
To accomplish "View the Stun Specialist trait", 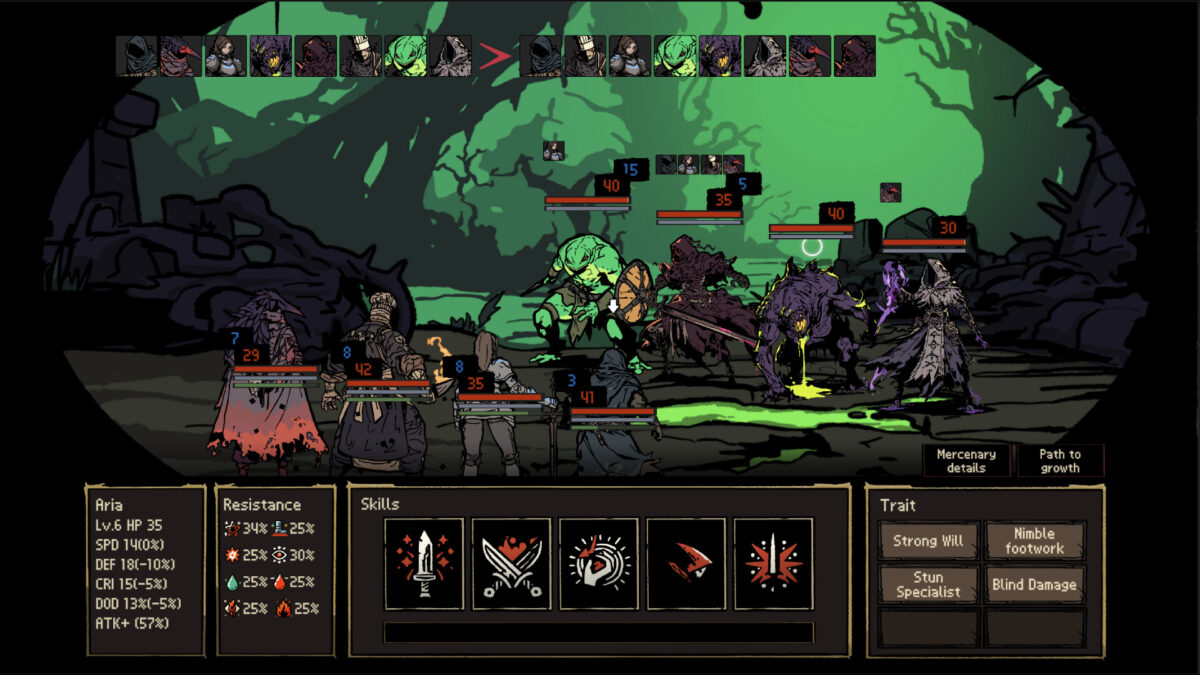I will coord(929,584).
